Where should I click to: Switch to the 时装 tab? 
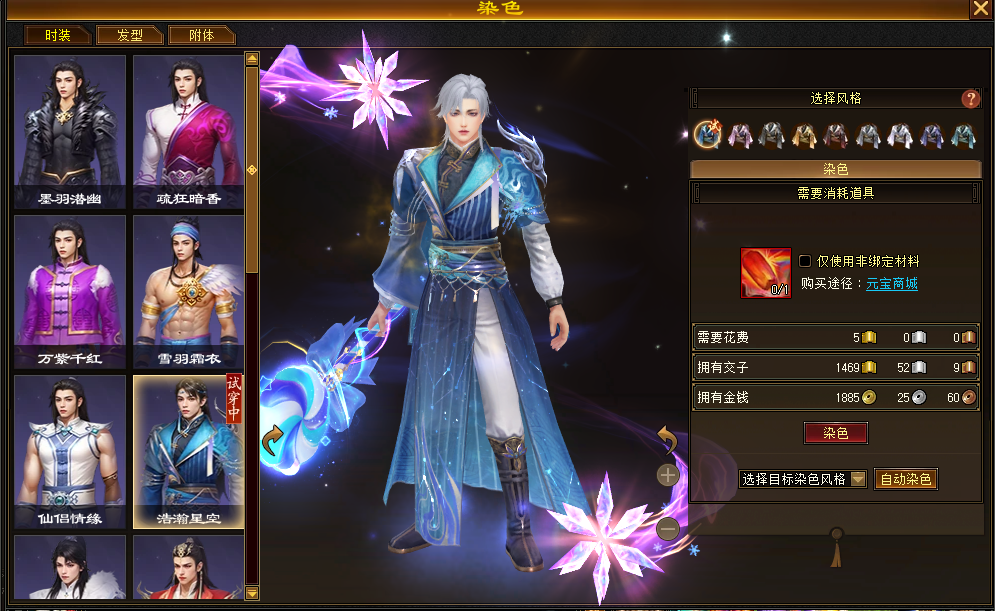58,35
